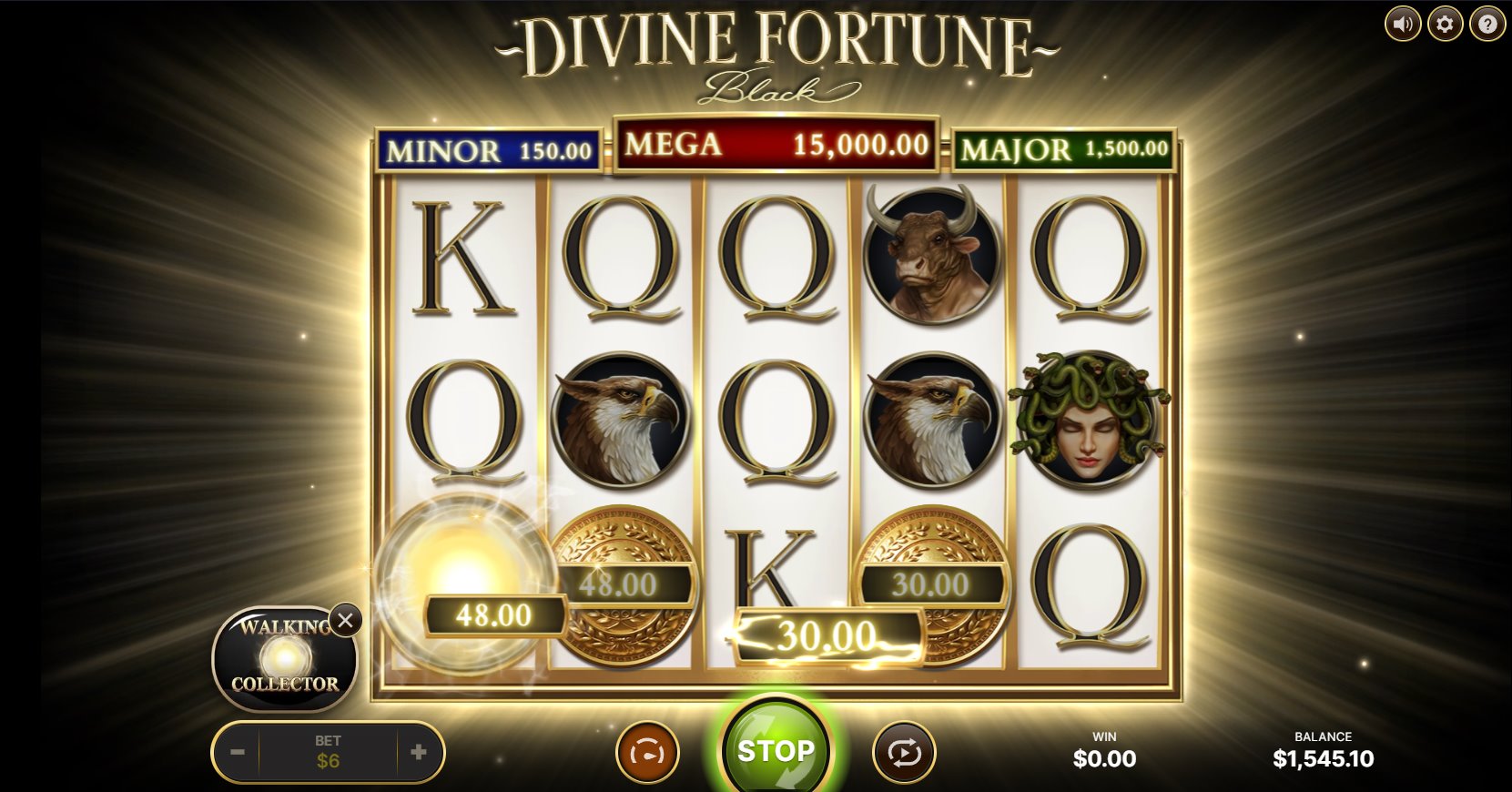The image size is (1512, 792).
Task: Select the Medusa symbol on the fifth reel
Action: [1088, 421]
